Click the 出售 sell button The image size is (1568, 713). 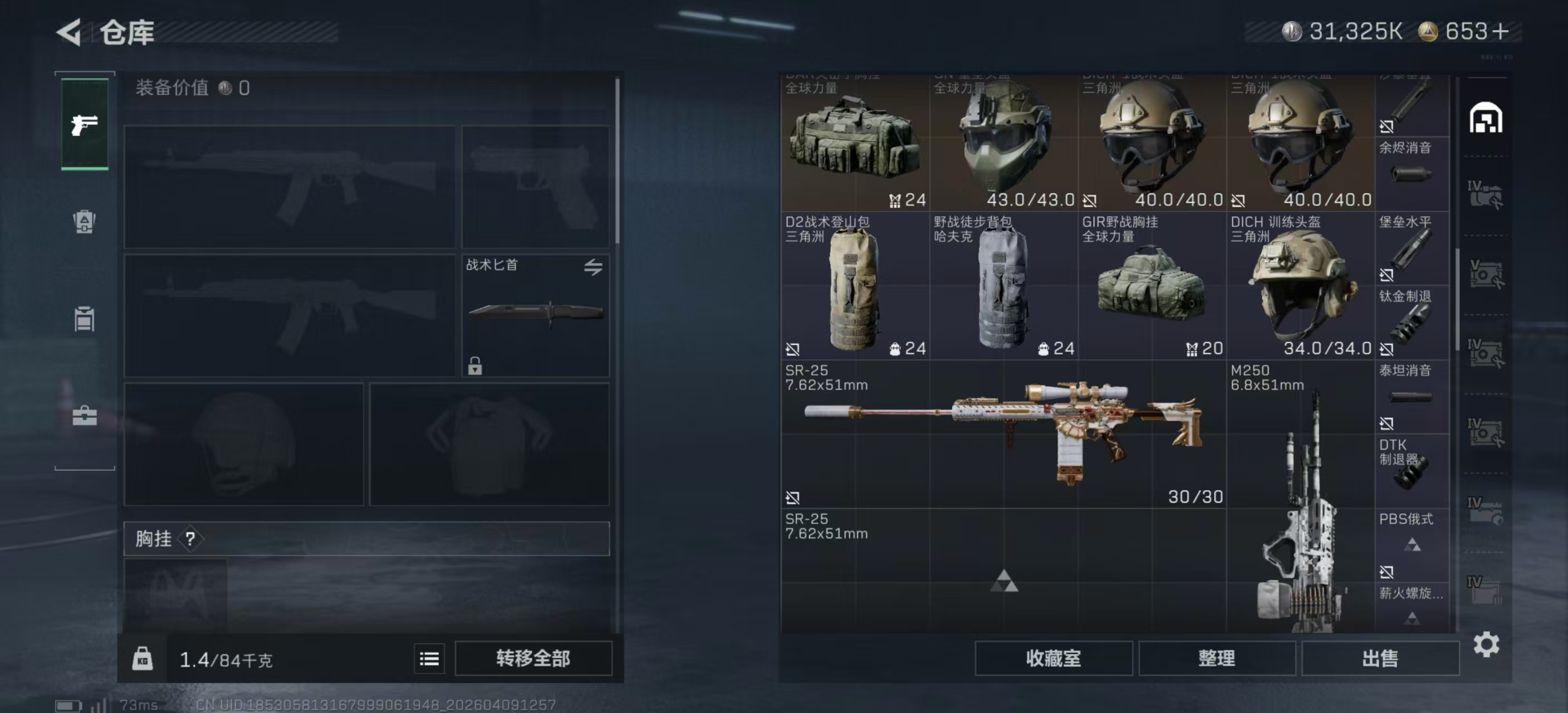(x=1380, y=659)
